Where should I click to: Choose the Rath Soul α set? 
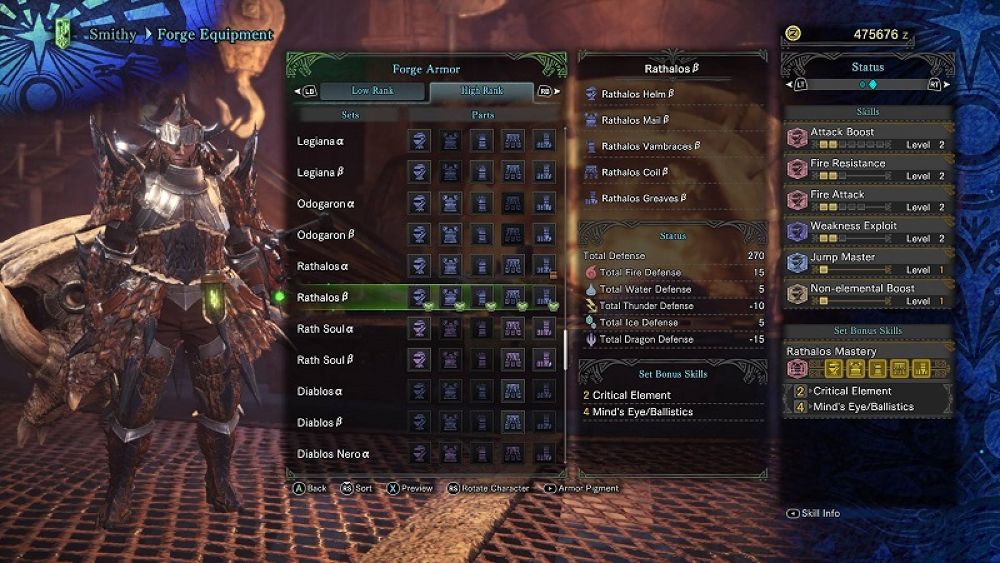point(325,329)
